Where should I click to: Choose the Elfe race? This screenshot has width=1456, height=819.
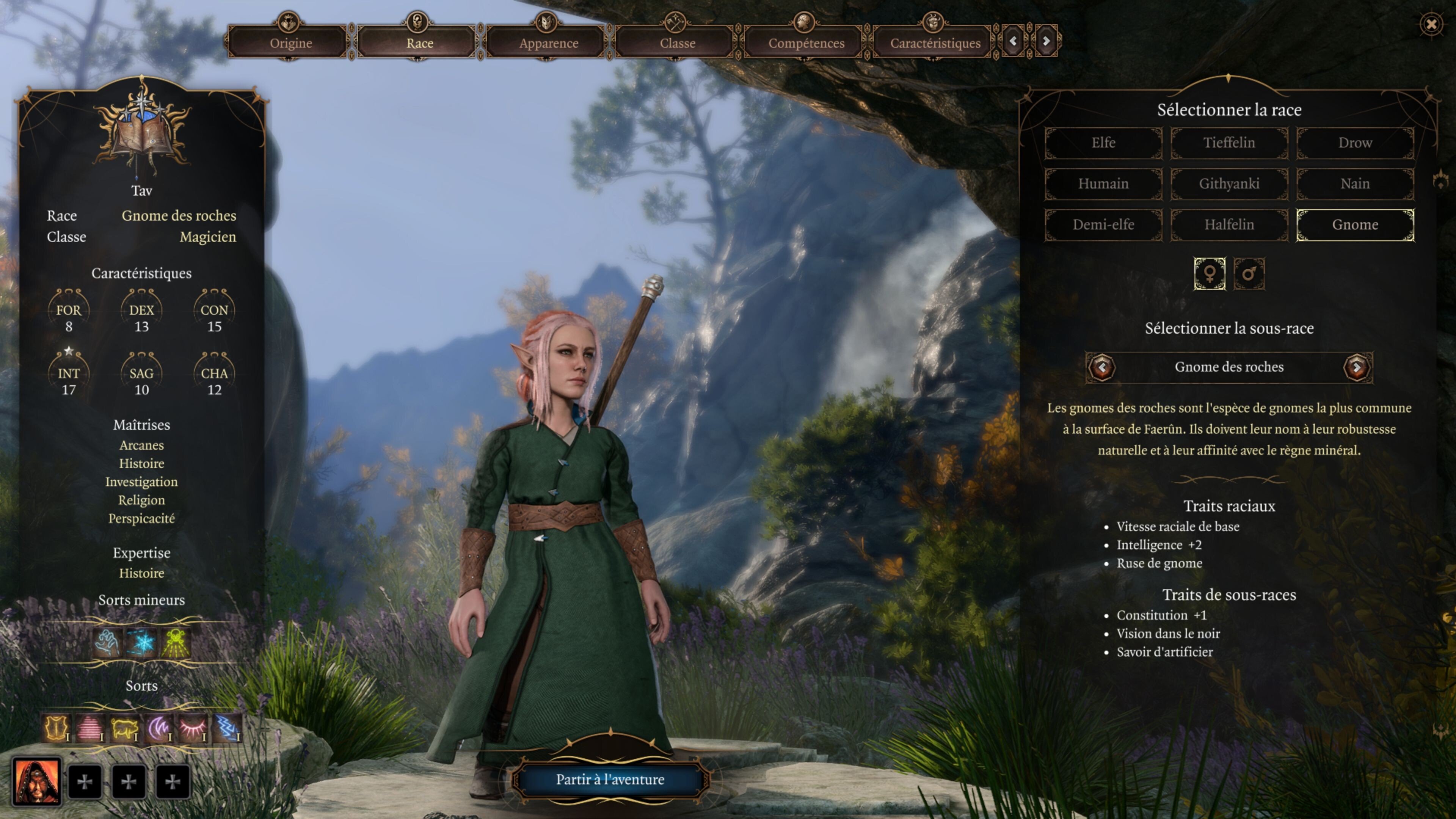point(1103,143)
